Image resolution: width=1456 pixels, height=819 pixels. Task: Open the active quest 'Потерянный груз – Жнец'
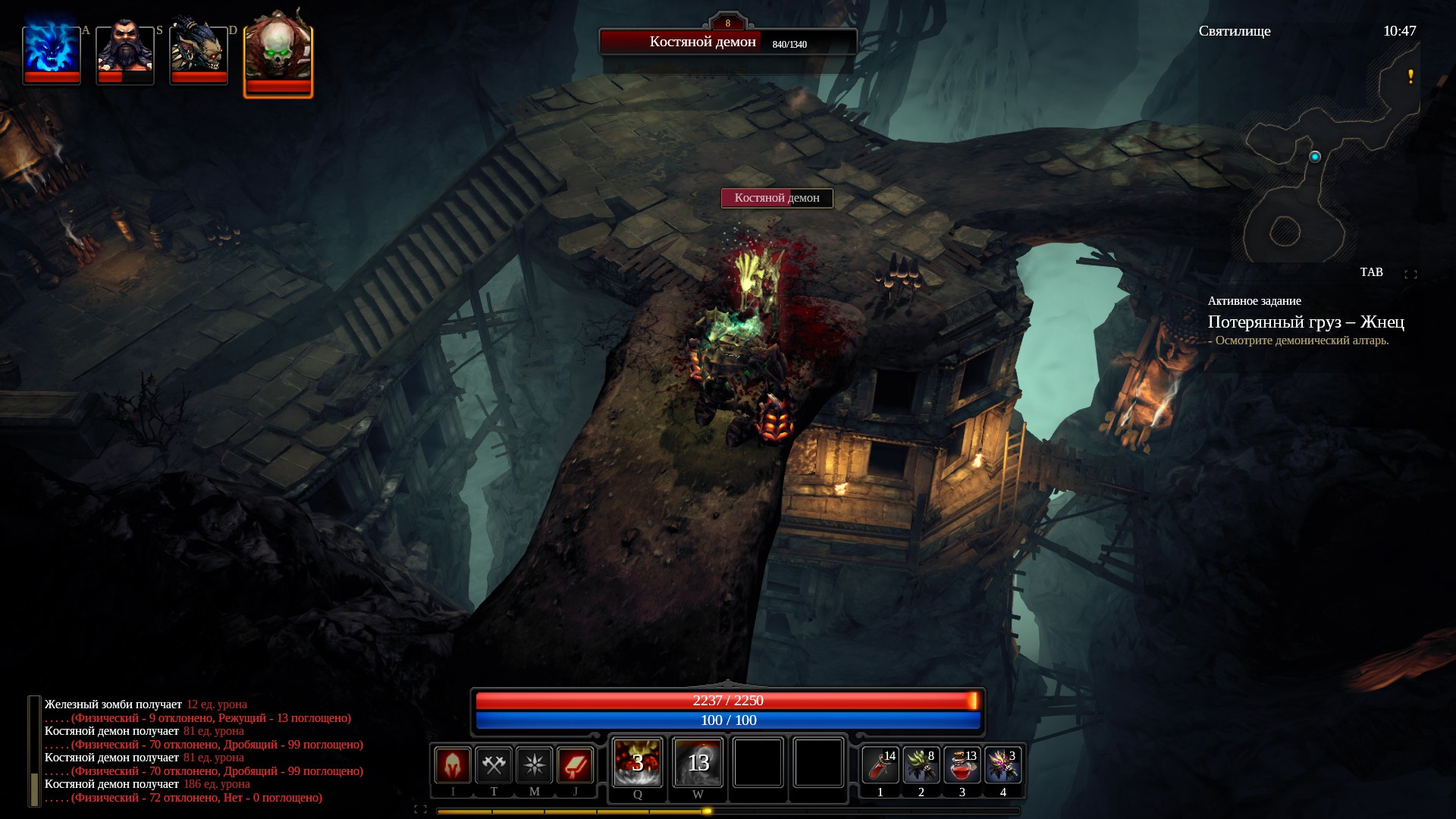tap(1306, 322)
